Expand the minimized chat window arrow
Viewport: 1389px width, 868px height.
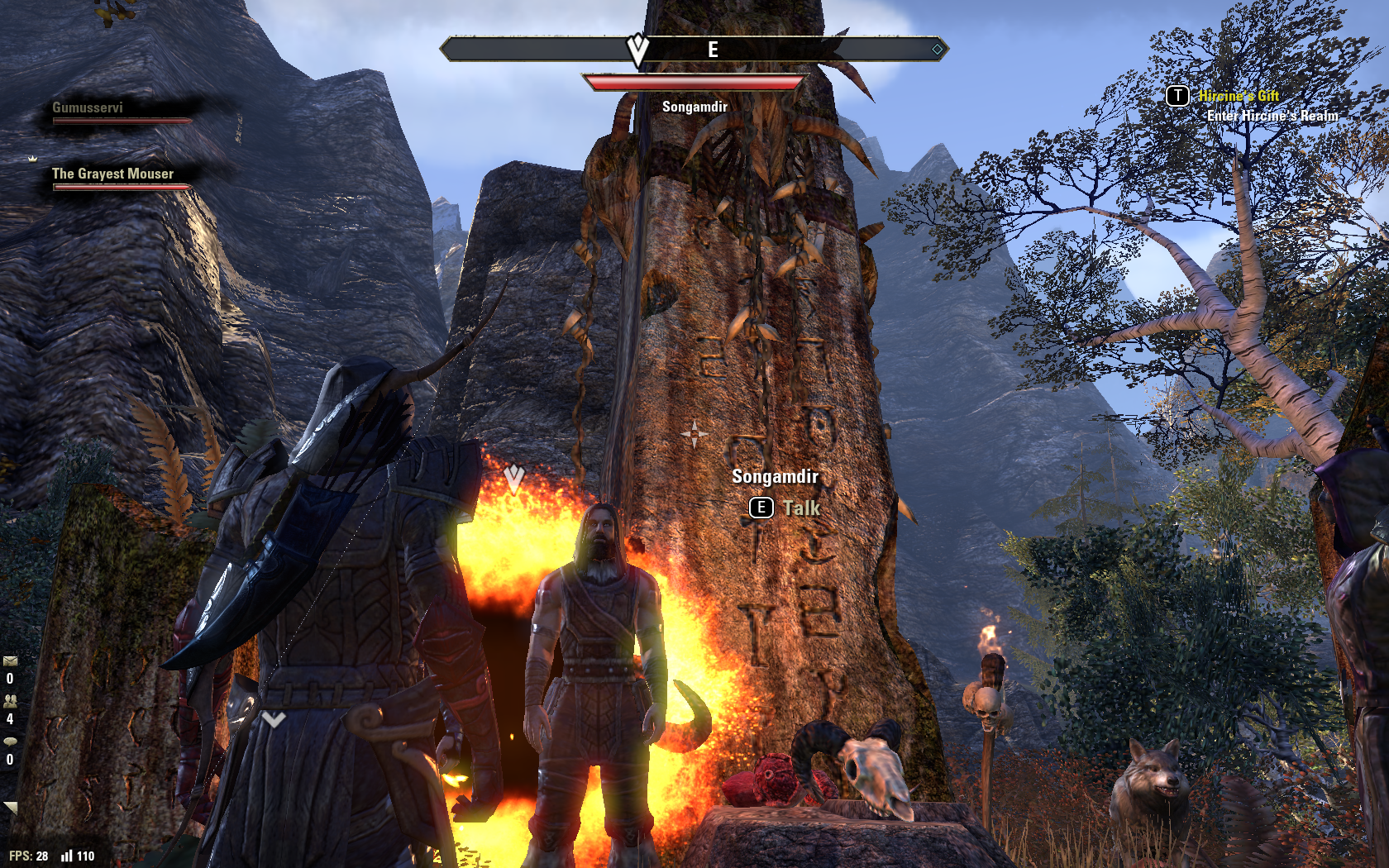(x=10, y=807)
